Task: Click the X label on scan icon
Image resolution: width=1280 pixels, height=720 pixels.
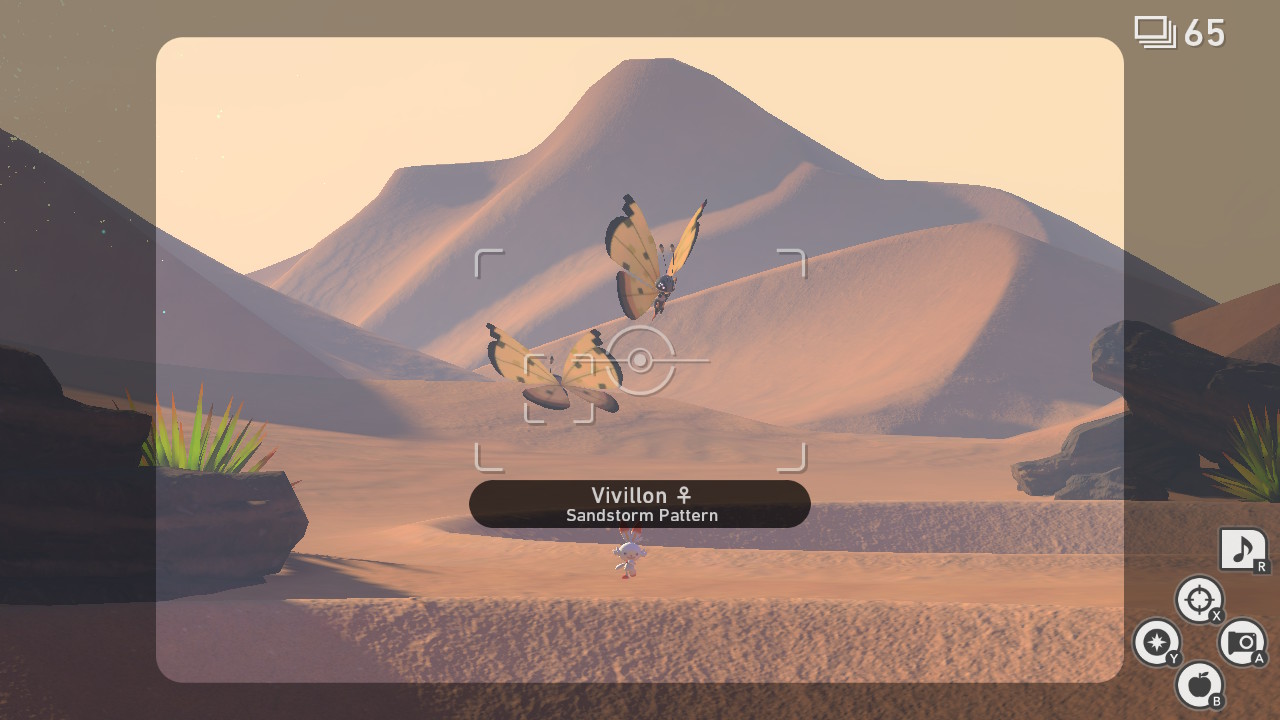Action: coord(1216,615)
